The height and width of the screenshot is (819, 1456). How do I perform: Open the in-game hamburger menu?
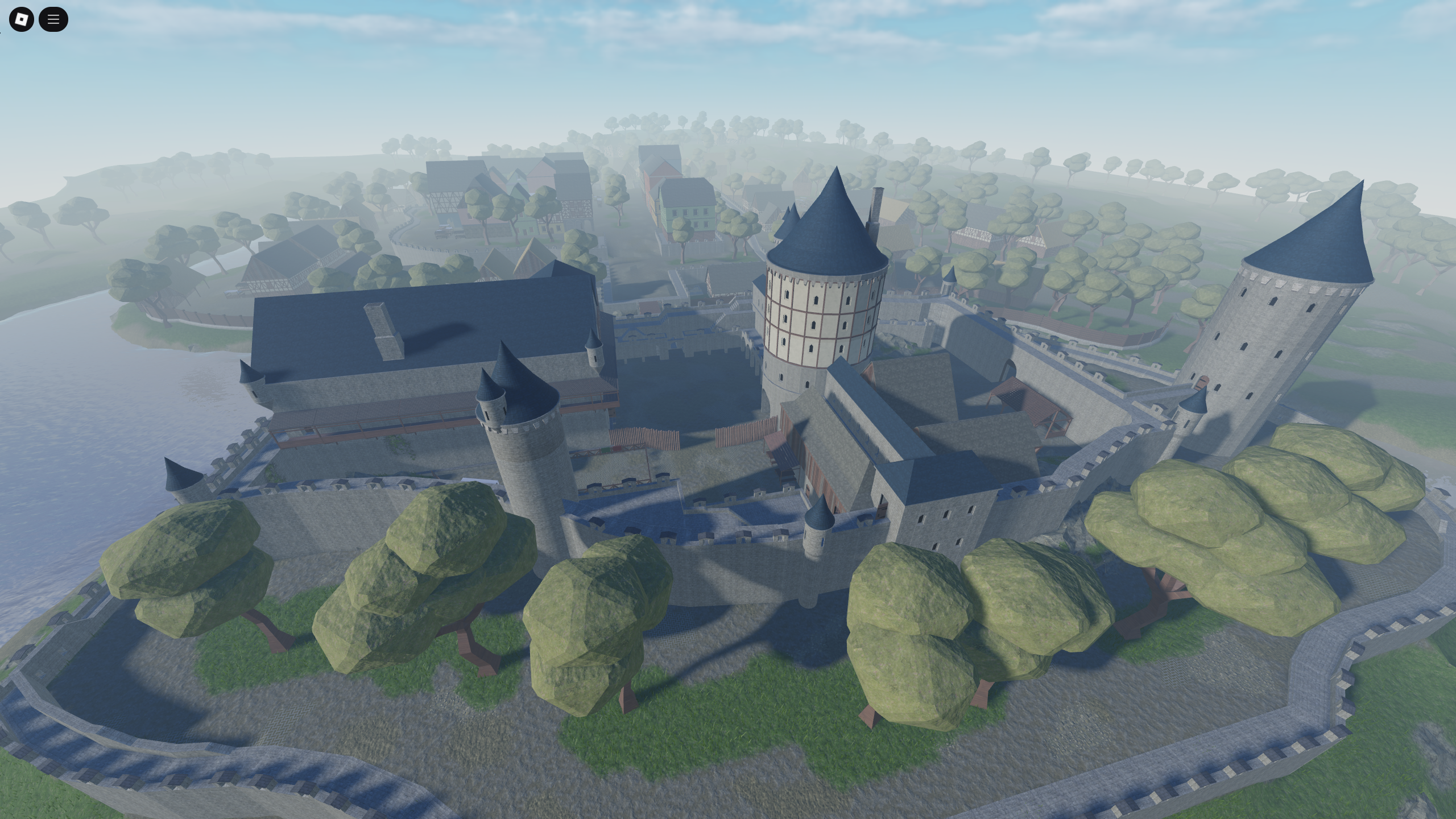coord(53,19)
